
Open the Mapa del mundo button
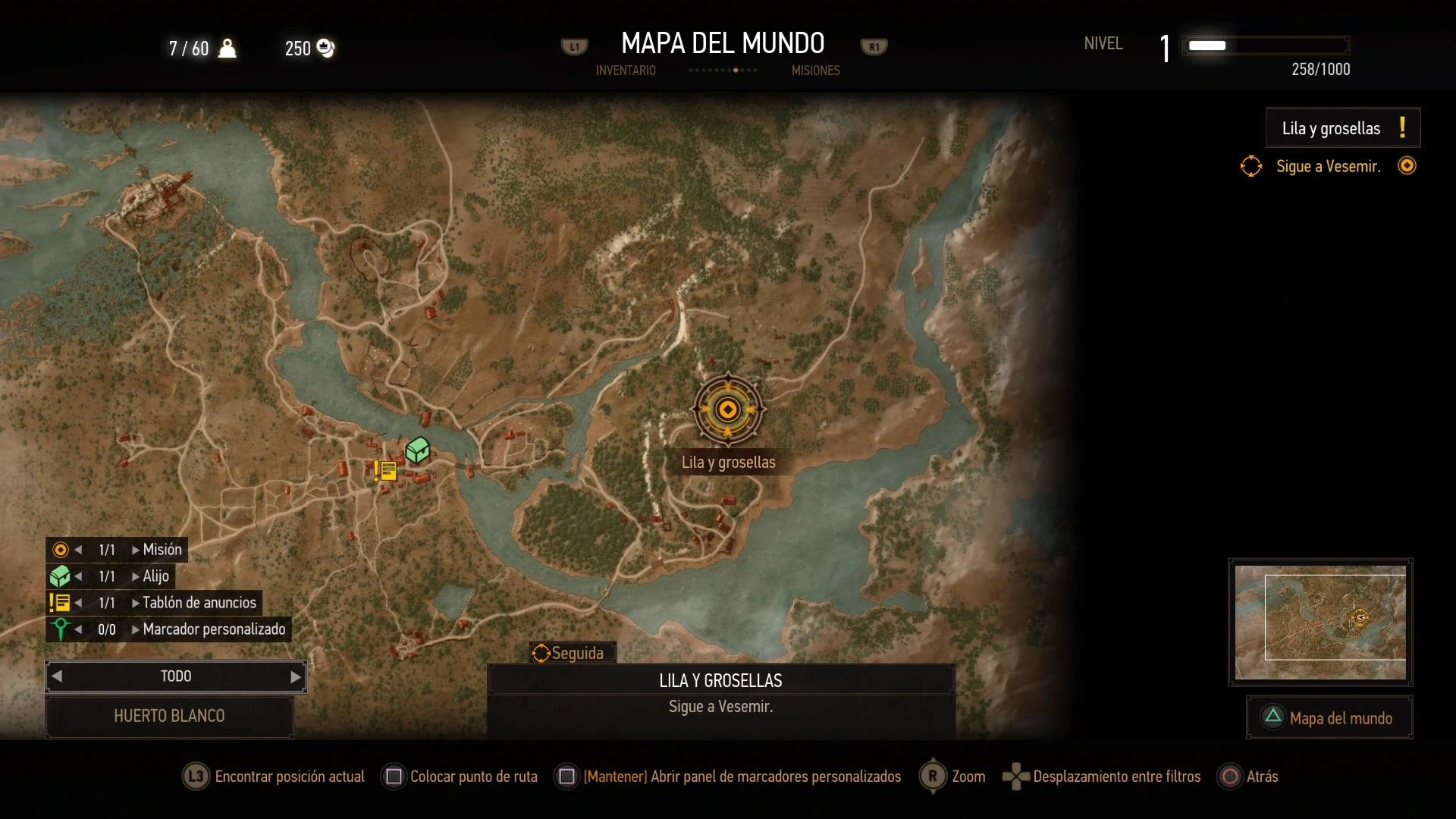[x=1329, y=717]
